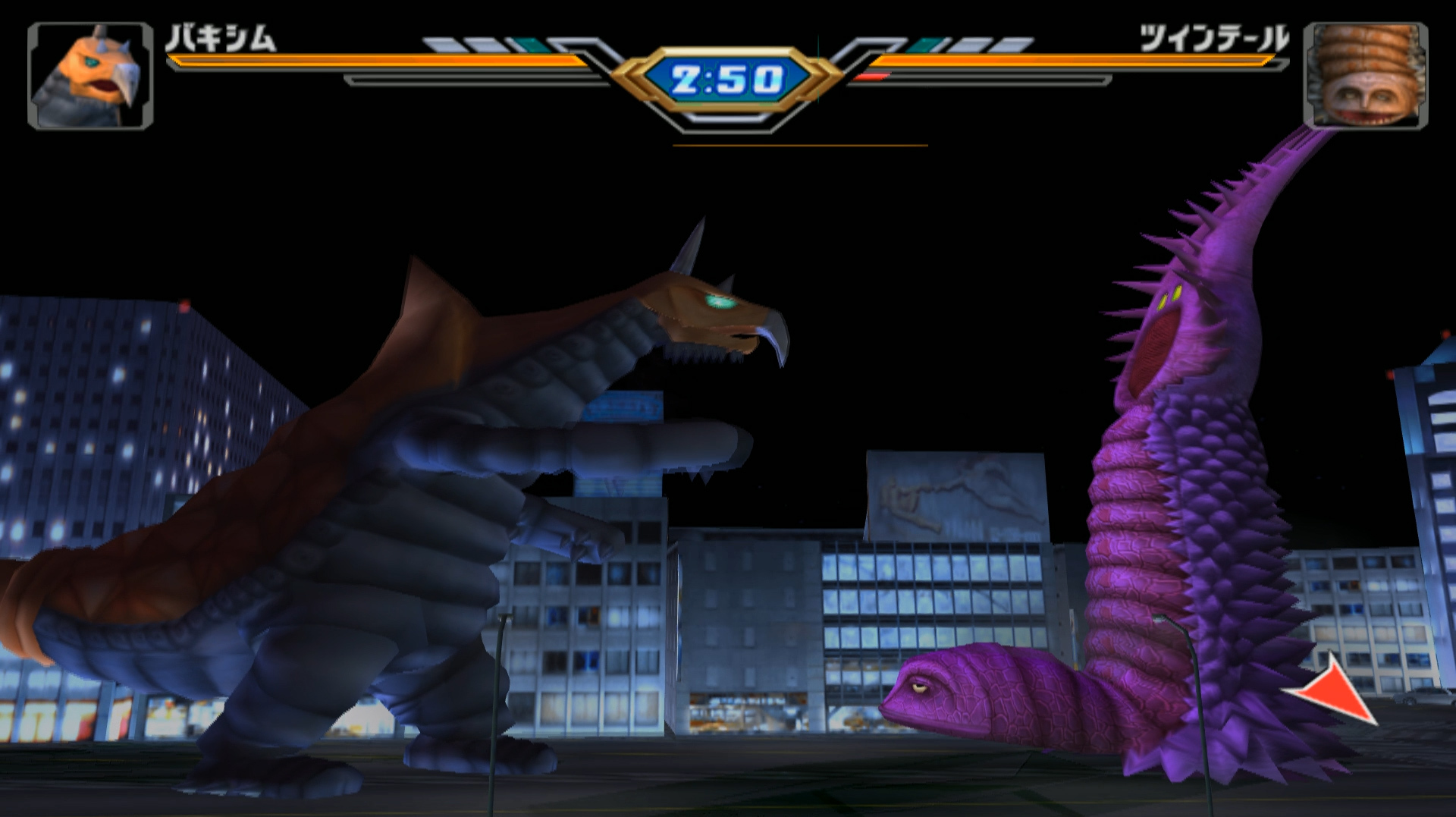Select Bakishim's orange horned portrait
Screen dimensions: 1456x817
pyautogui.click(x=90, y=75)
